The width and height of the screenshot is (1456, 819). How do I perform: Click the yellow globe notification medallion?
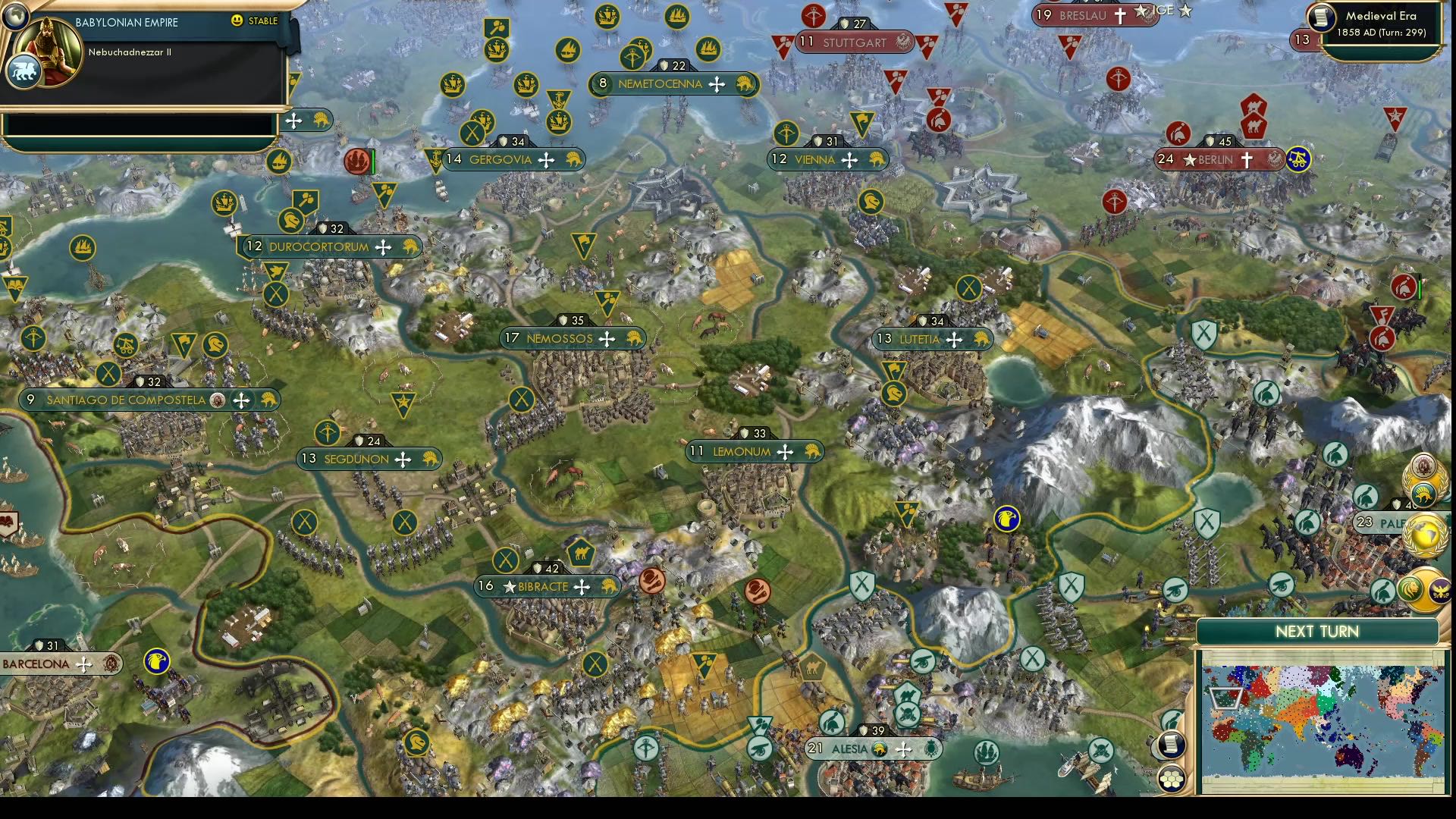(1423, 533)
